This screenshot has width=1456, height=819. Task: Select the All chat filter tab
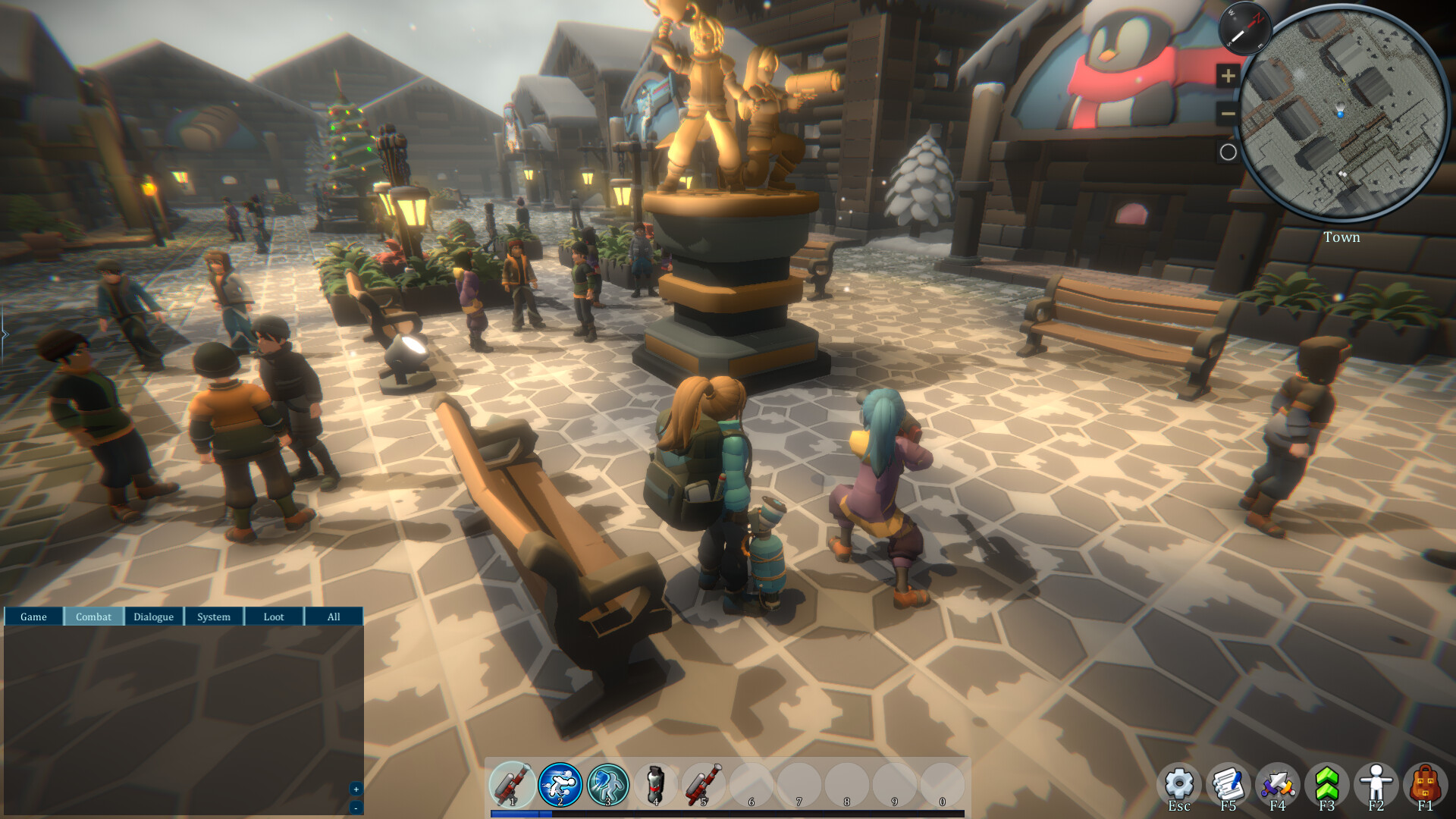[334, 617]
